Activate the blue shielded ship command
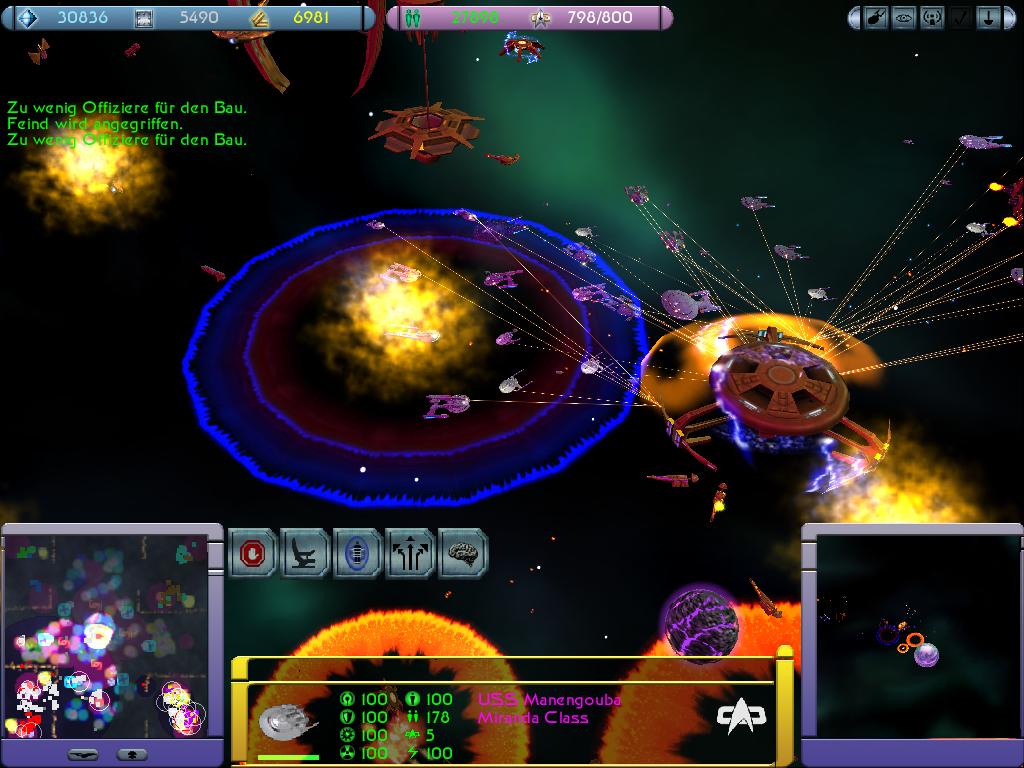The height and width of the screenshot is (768, 1024). point(358,554)
